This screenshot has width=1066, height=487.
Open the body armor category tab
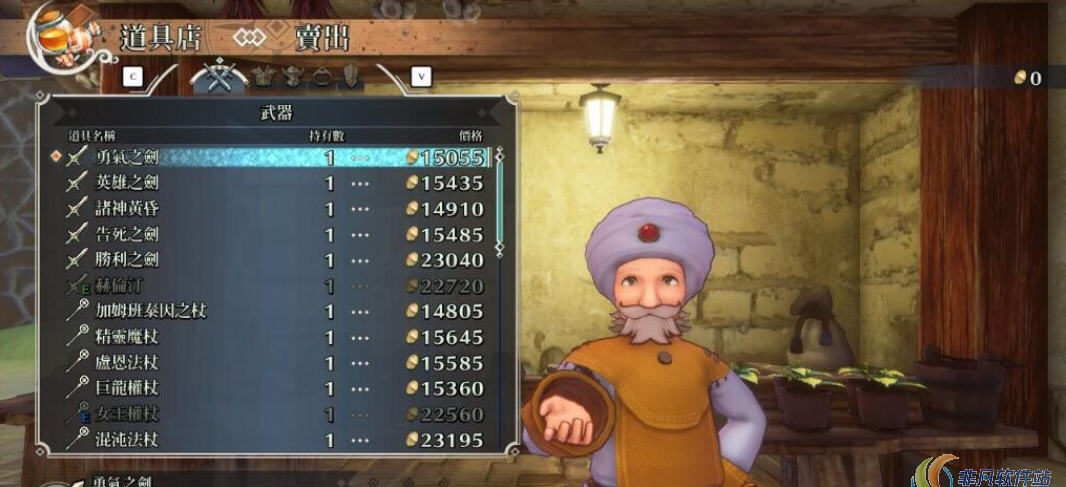tap(264, 75)
